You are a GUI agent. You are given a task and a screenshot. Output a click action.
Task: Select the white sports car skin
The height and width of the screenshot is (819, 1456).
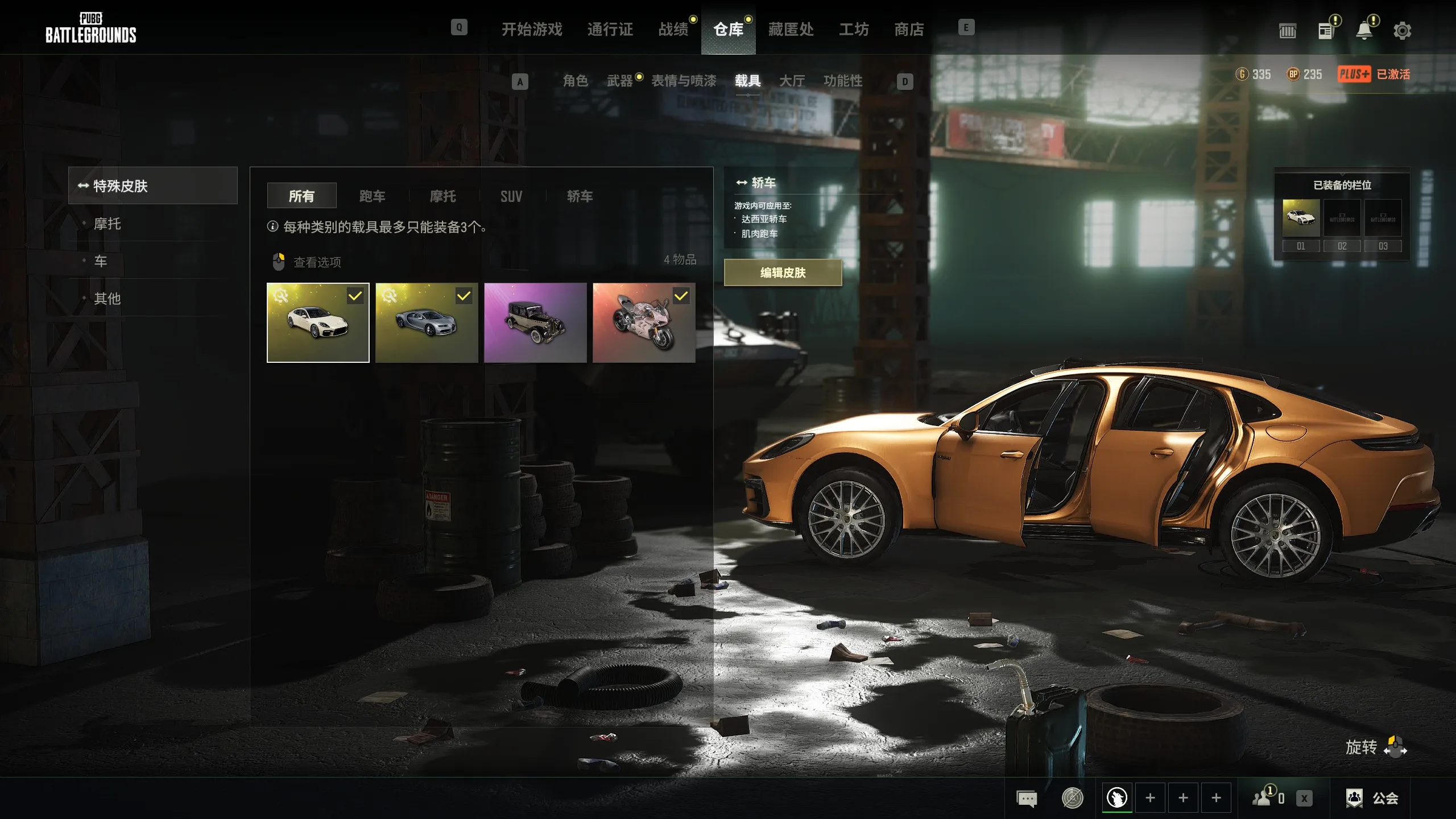tap(318, 322)
